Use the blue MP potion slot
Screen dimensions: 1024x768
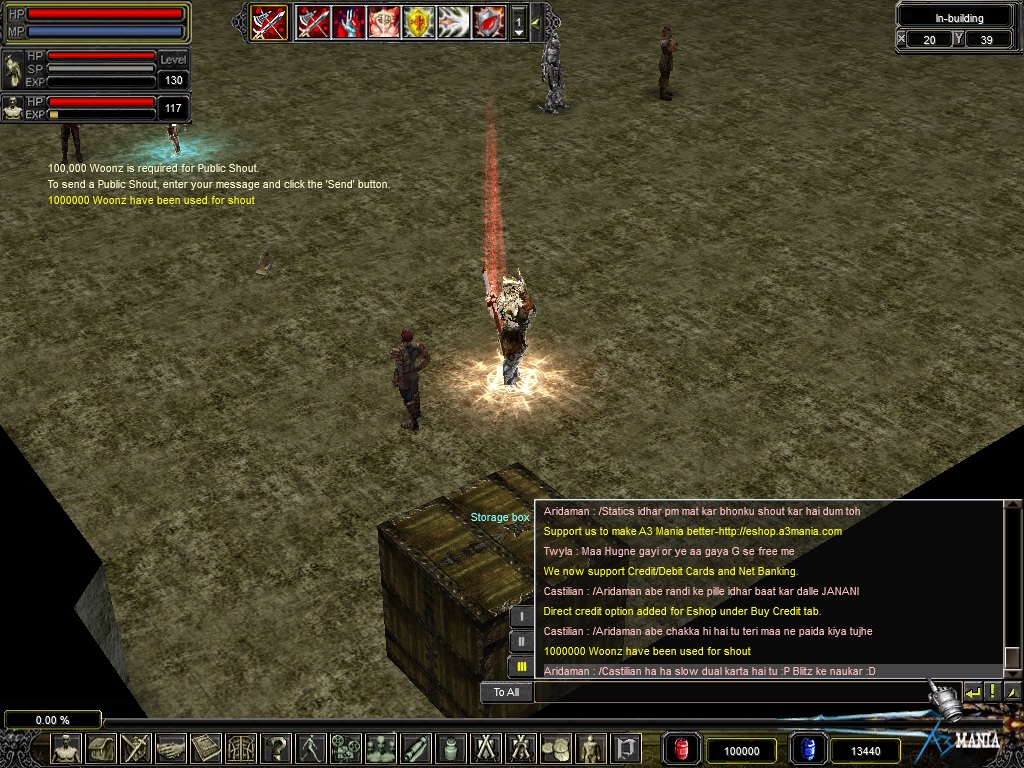(x=808, y=749)
